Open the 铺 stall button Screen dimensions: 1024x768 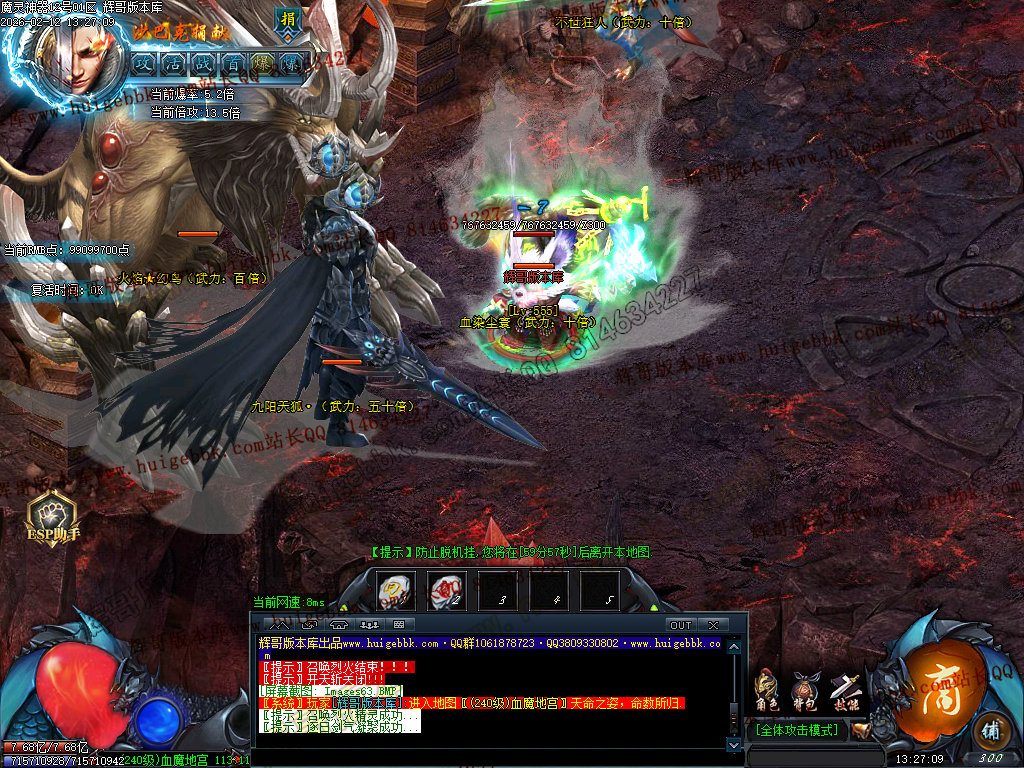pos(990,730)
